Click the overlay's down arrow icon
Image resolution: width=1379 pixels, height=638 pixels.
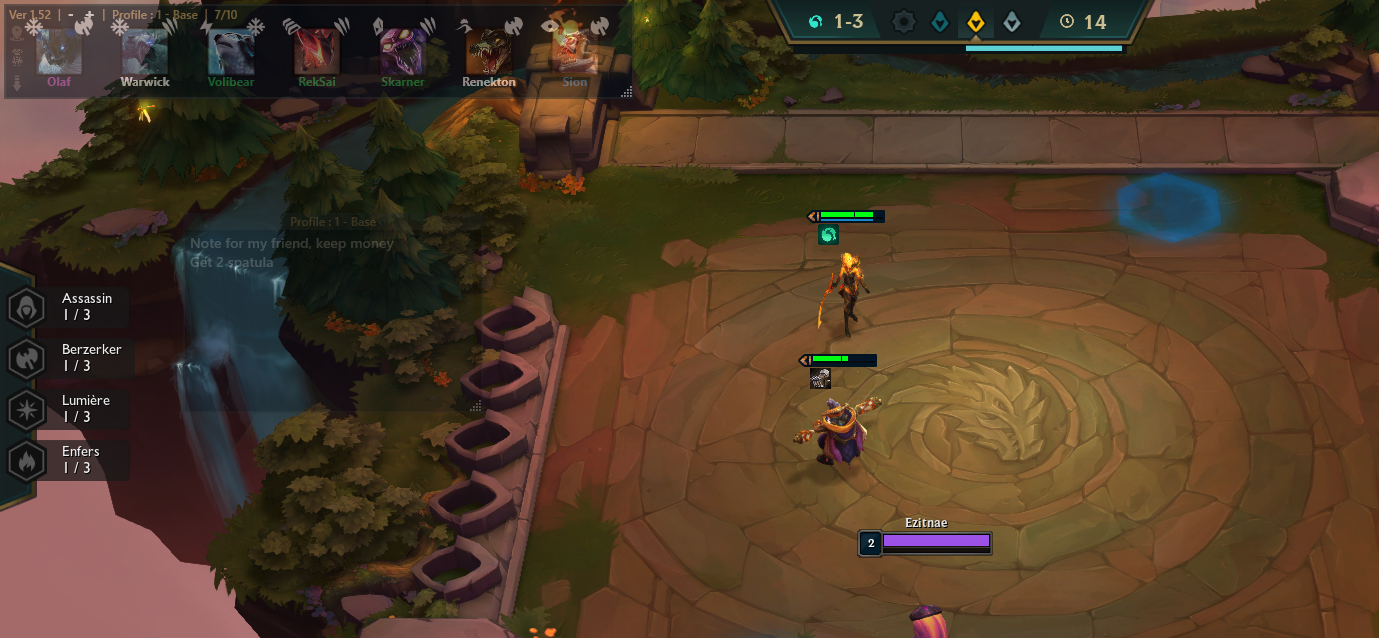coord(15,82)
